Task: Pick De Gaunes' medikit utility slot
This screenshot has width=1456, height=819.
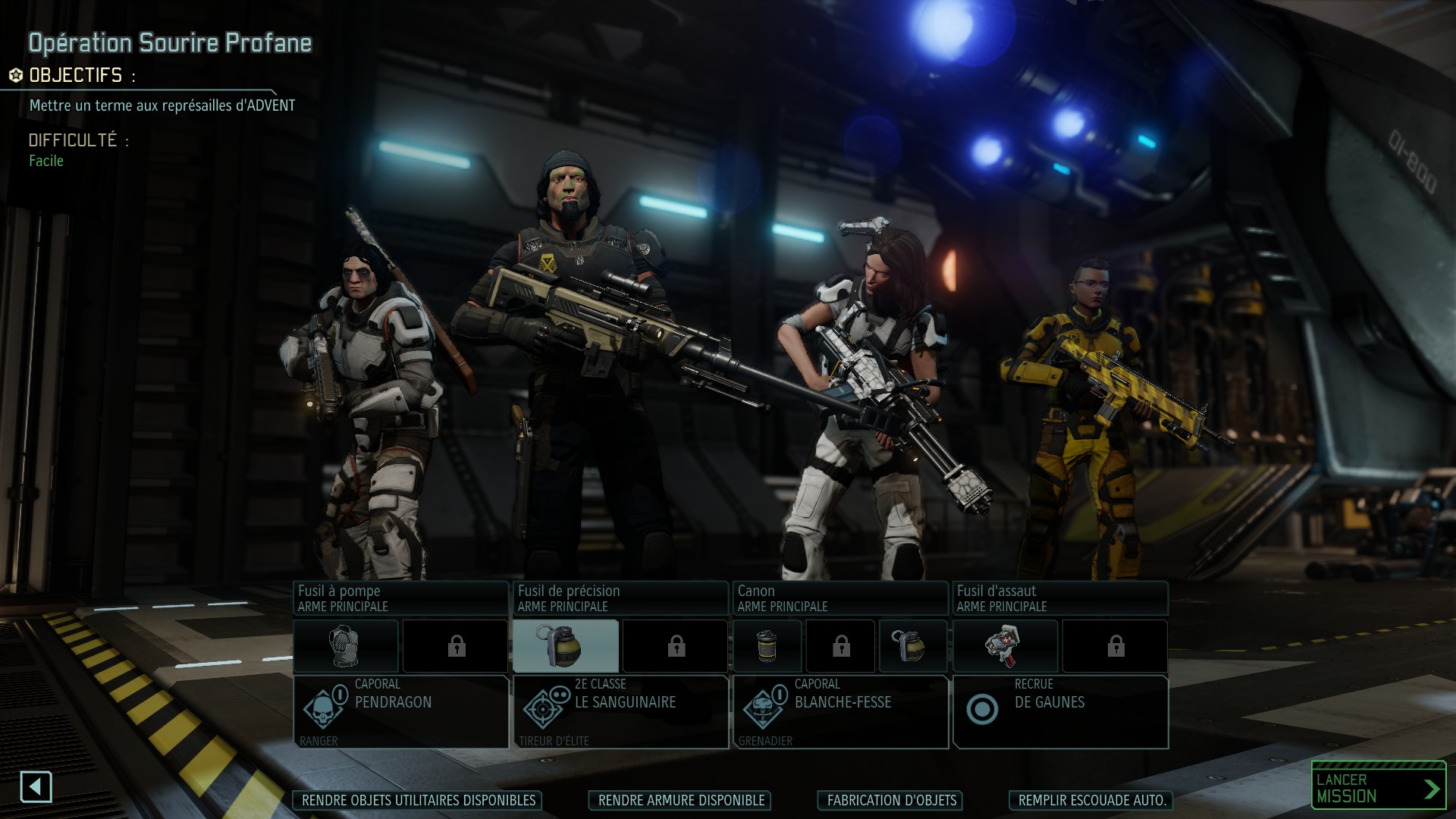Action: tap(1006, 646)
